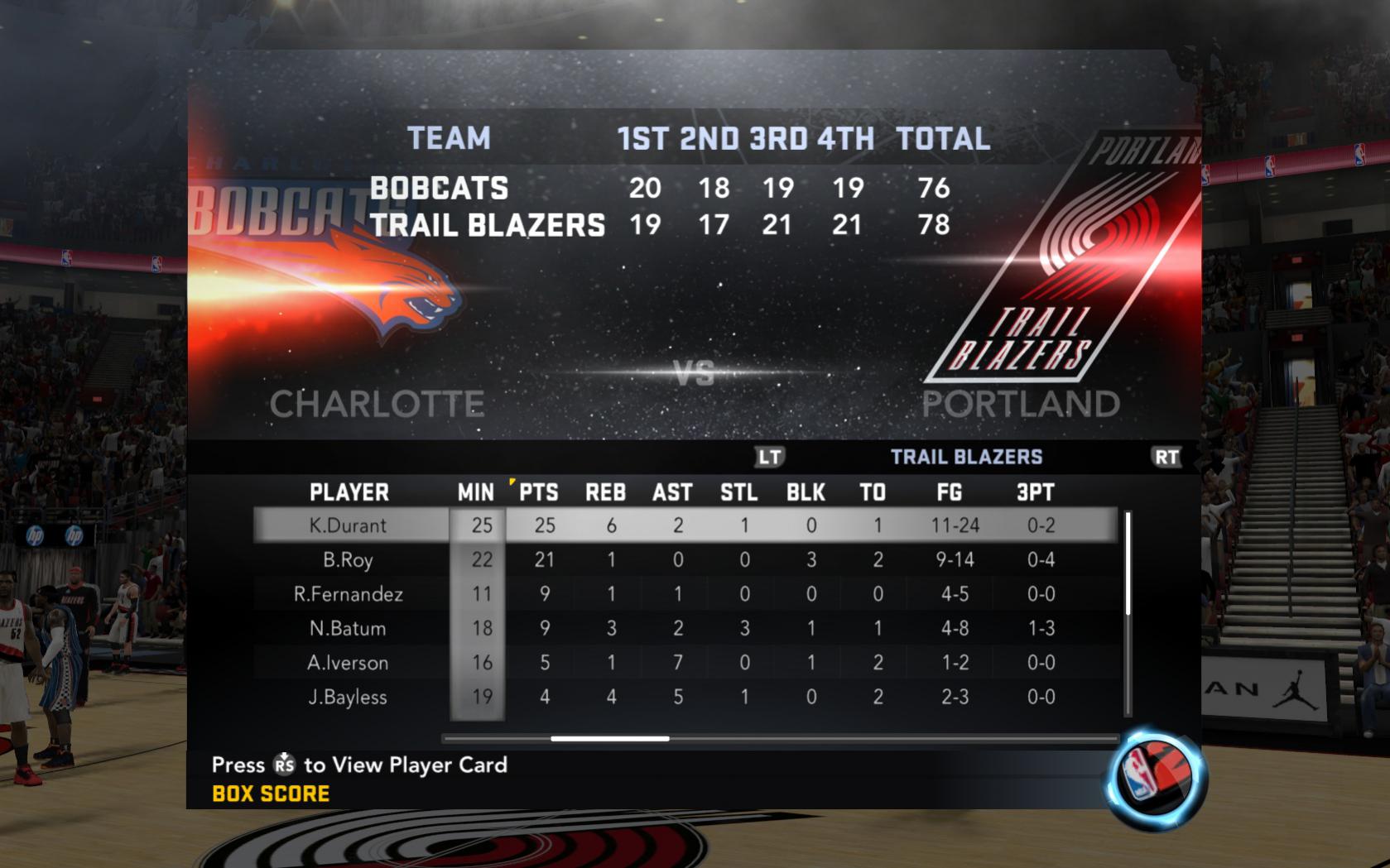Click the yellow sort arrow on PTS
Viewport: 1390px width, 868px height.
coord(513,483)
